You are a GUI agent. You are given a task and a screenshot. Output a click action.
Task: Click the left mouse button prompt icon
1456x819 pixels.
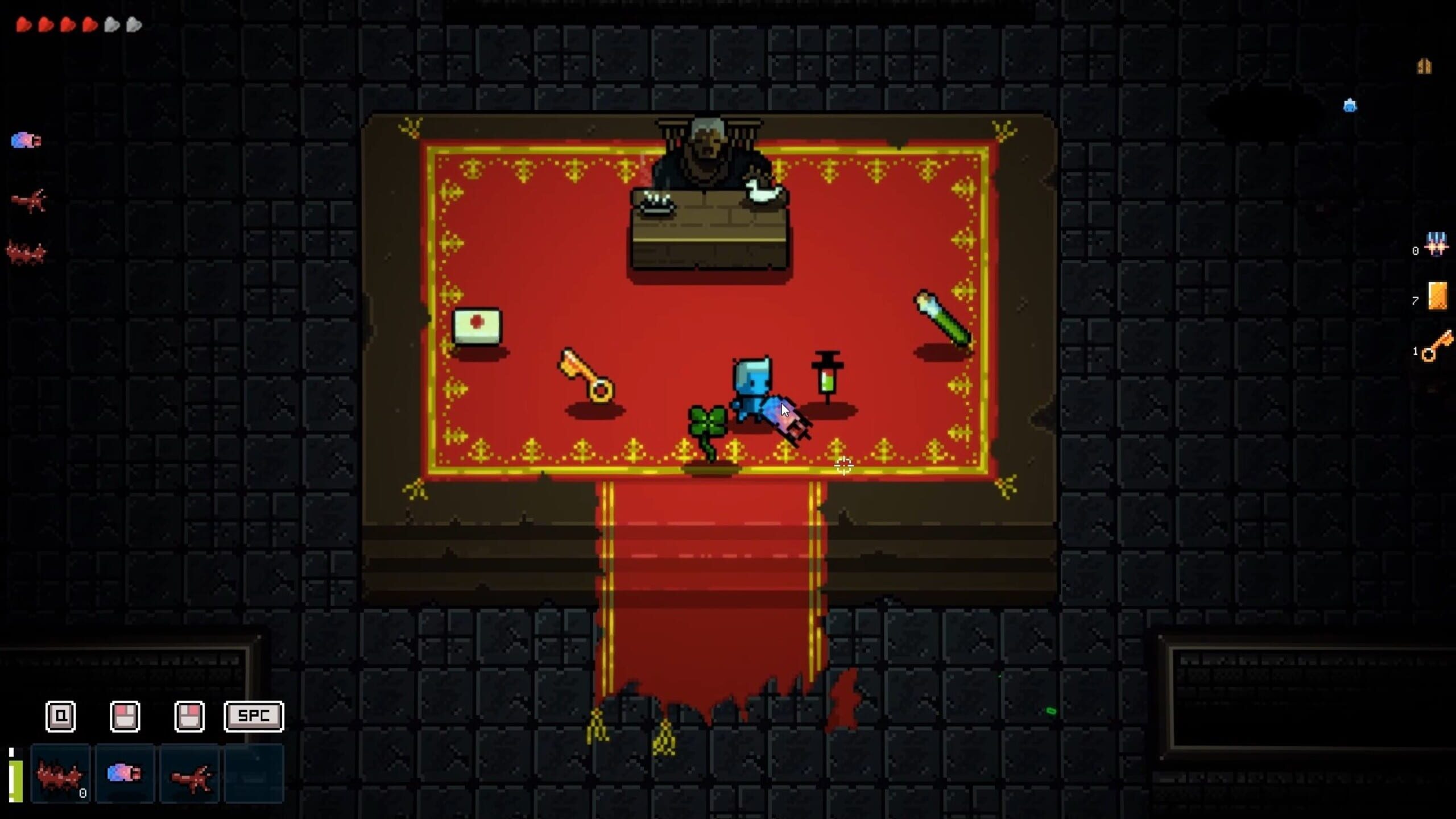click(x=125, y=717)
